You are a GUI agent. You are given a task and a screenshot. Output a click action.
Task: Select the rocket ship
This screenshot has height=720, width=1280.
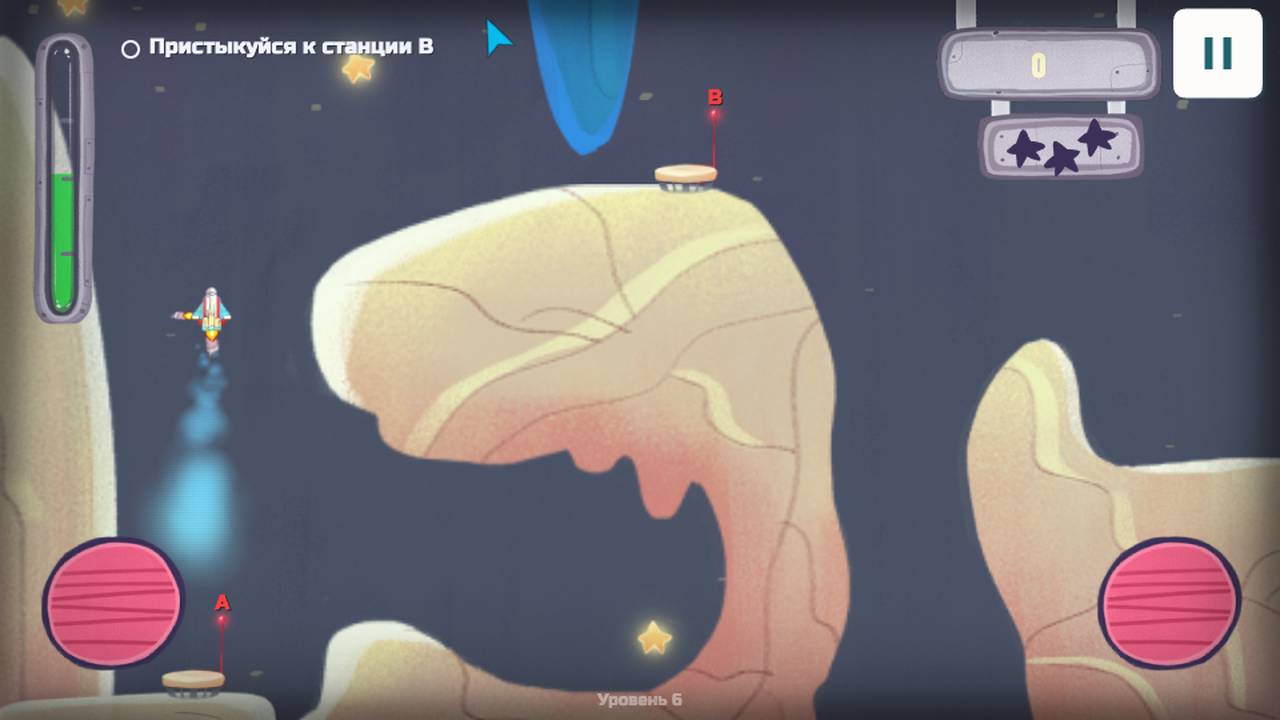pyautogui.click(x=210, y=310)
